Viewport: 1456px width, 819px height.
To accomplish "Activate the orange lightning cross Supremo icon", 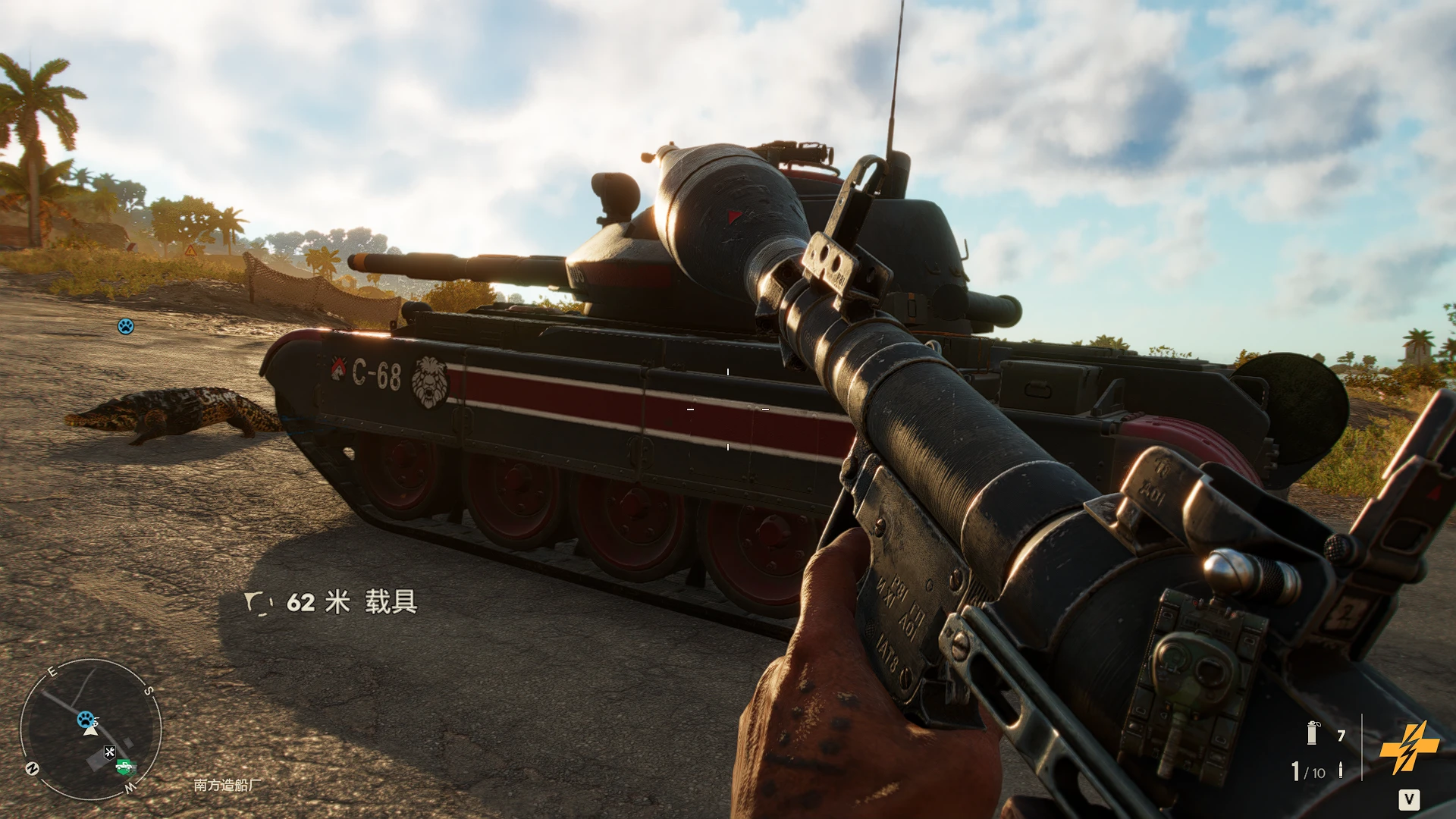I will 1408,747.
